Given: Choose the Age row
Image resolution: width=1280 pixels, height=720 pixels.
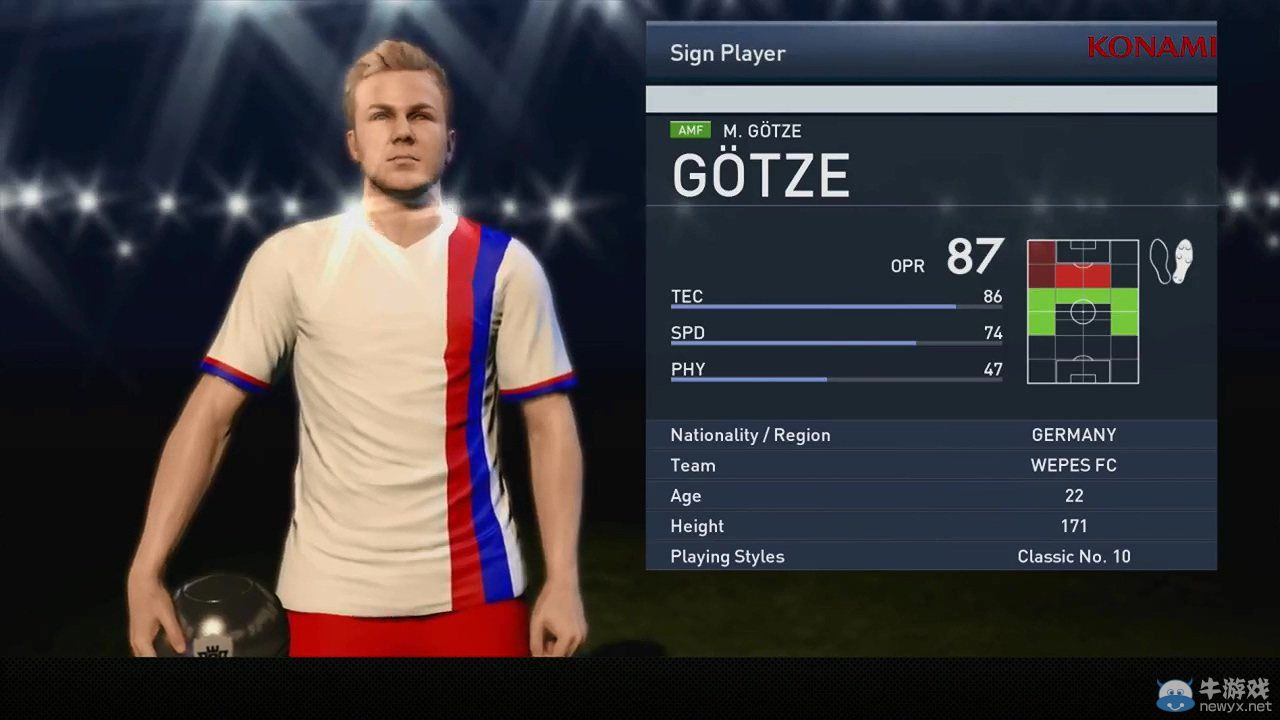Looking at the screenshot, I should click(x=930, y=496).
